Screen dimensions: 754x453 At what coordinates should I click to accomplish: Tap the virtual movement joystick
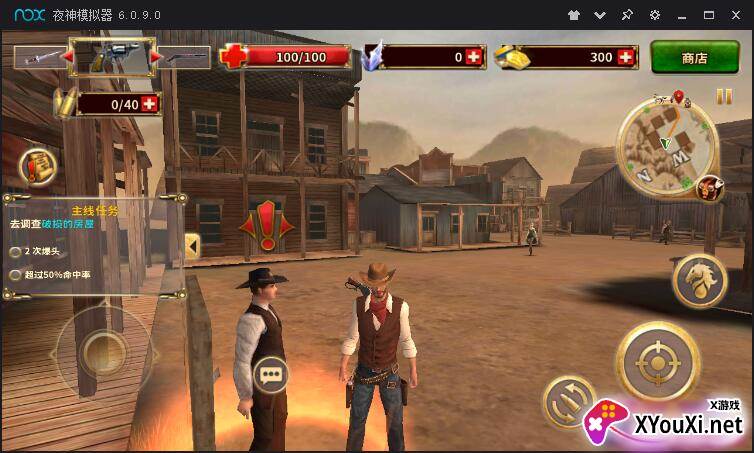[100, 350]
